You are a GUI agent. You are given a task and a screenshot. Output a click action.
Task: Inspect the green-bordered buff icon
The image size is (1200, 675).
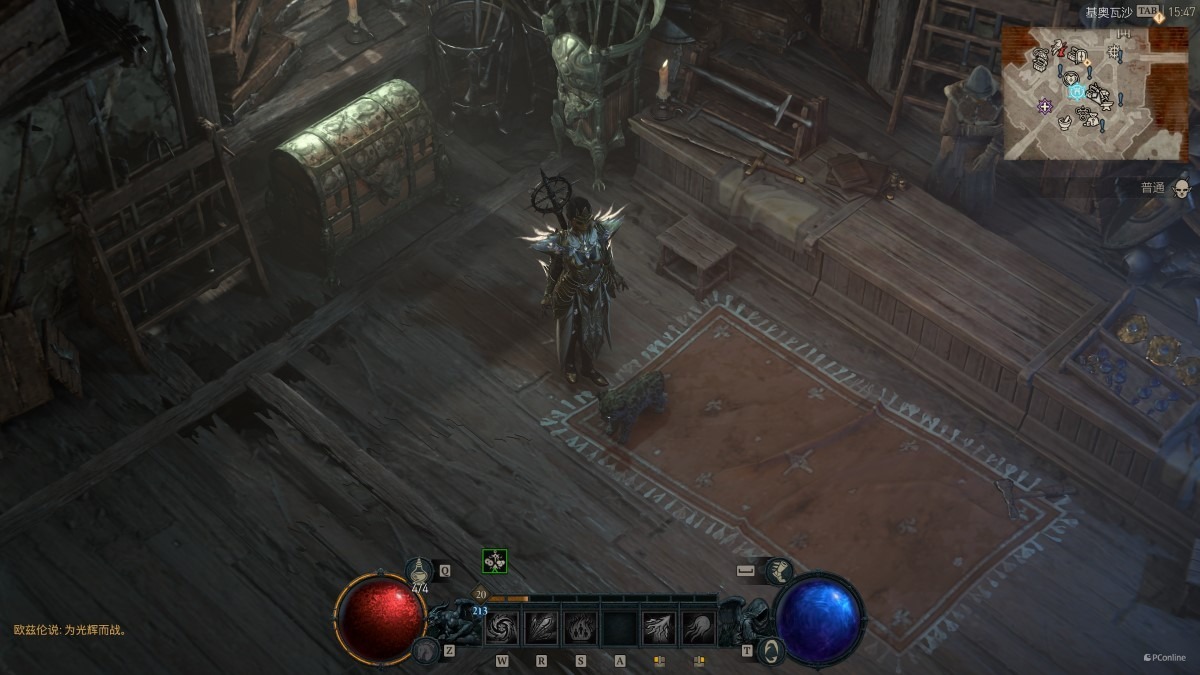pos(494,561)
